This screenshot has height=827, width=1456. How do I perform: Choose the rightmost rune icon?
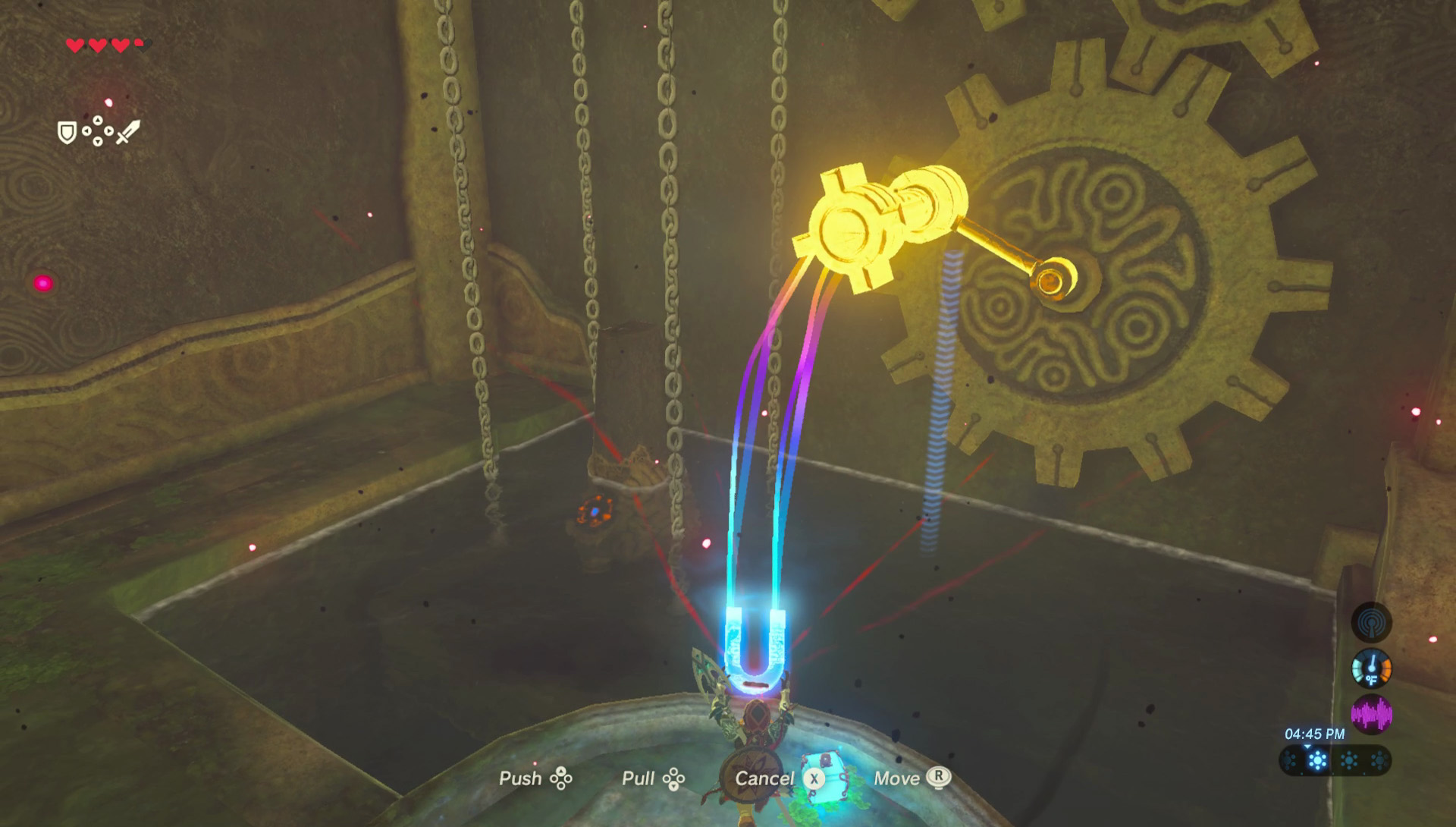pos(1379,760)
